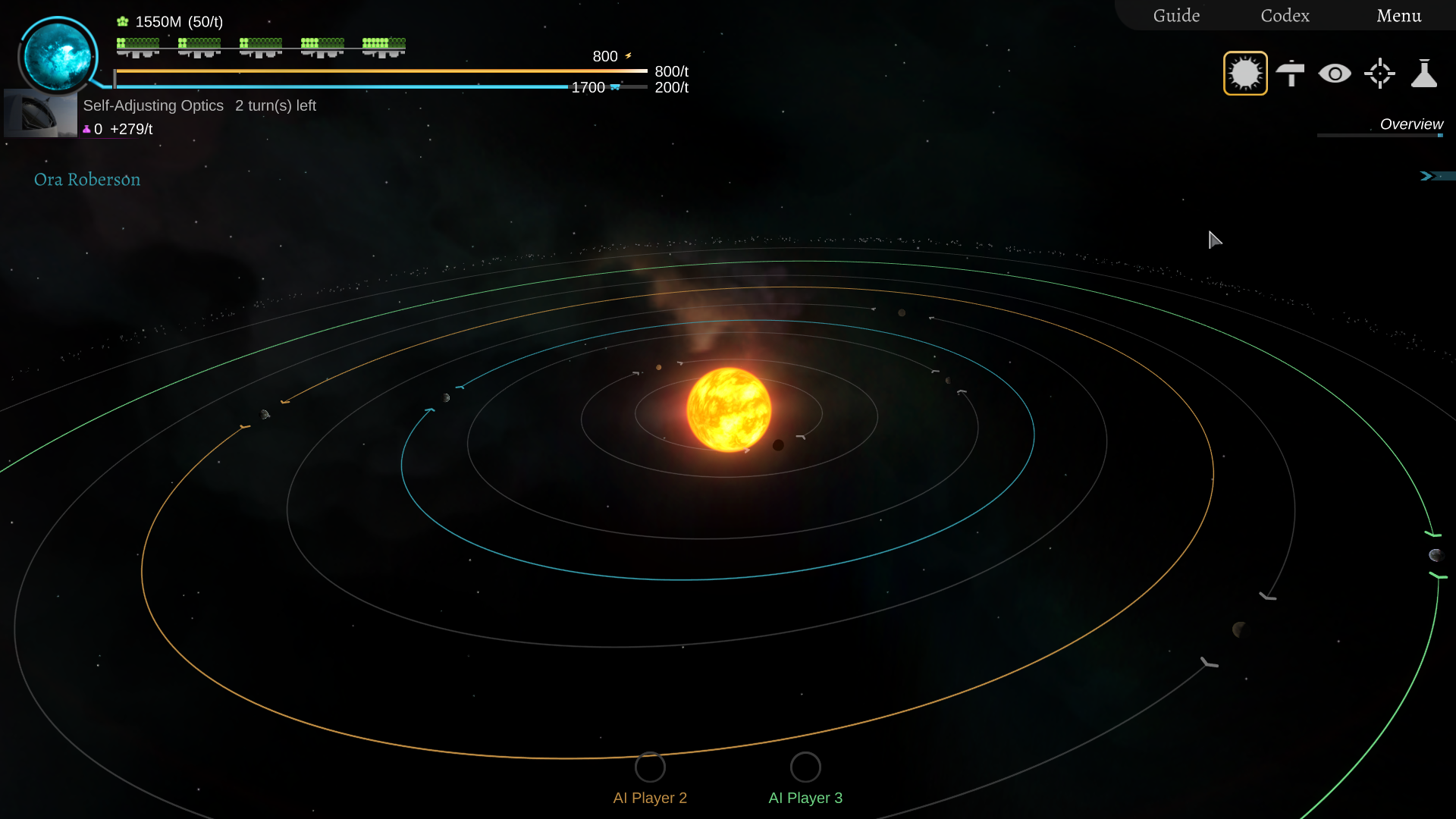Toggle the eye visibility view
The image size is (1456, 819).
tap(1335, 74)
